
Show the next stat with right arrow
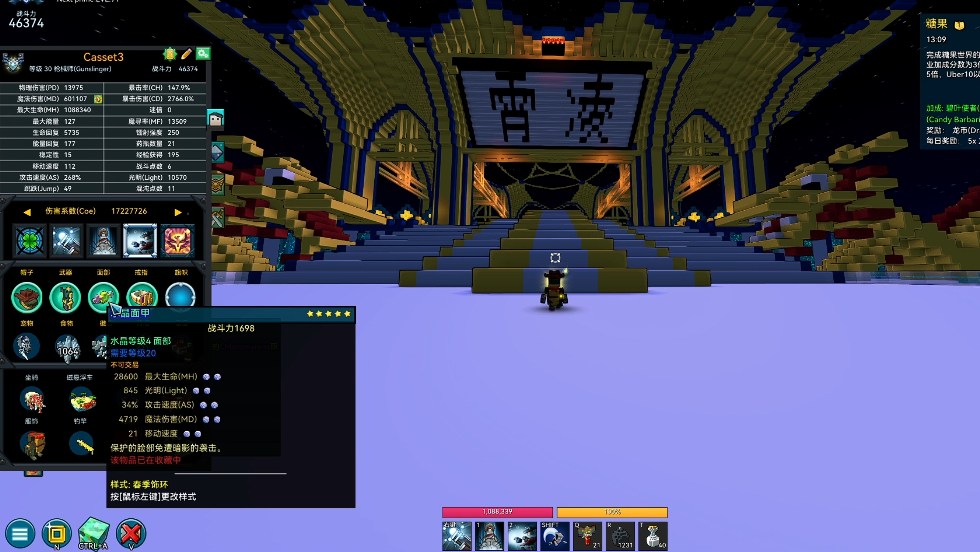pos(178,212)
